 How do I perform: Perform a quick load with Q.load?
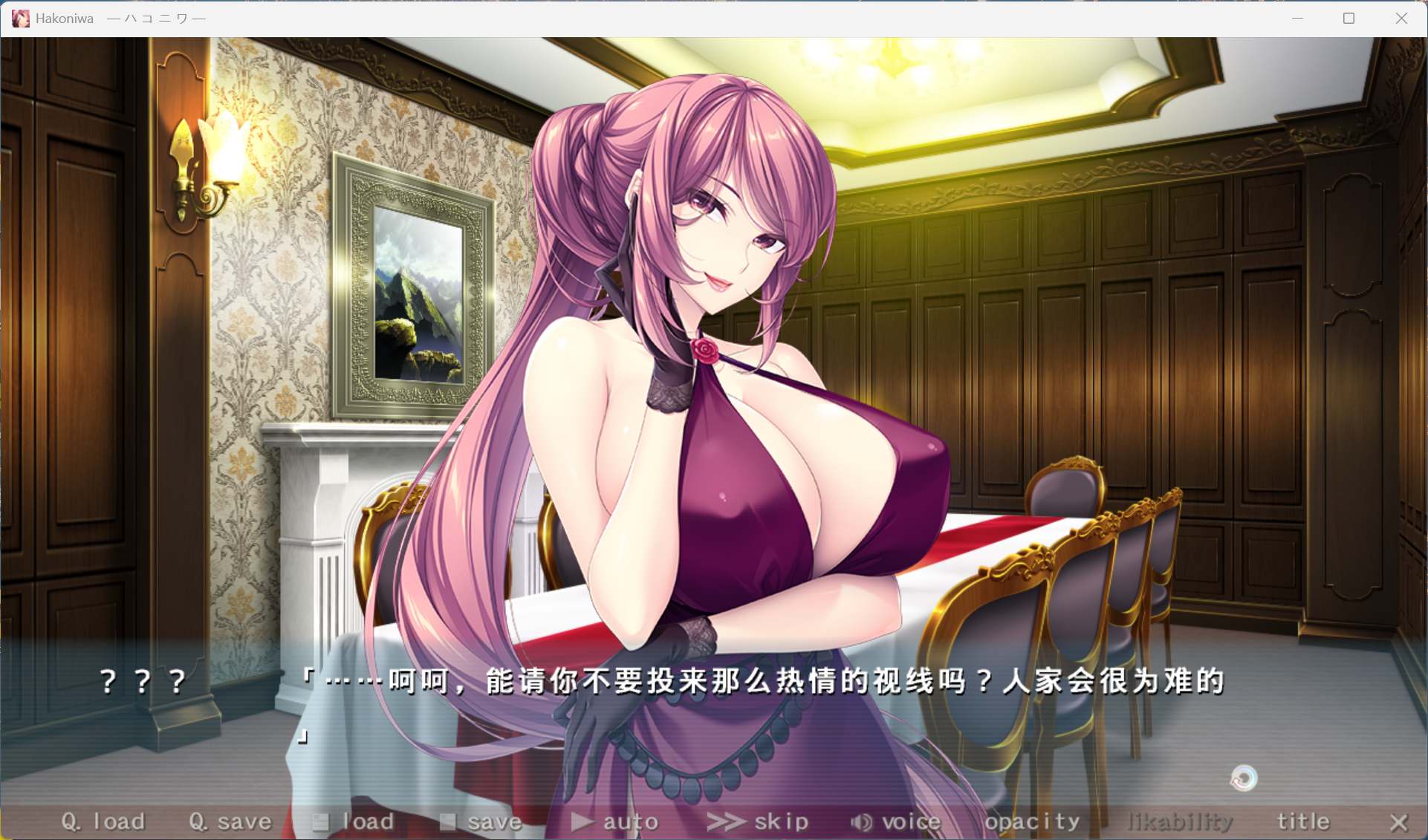click(103, 821)
